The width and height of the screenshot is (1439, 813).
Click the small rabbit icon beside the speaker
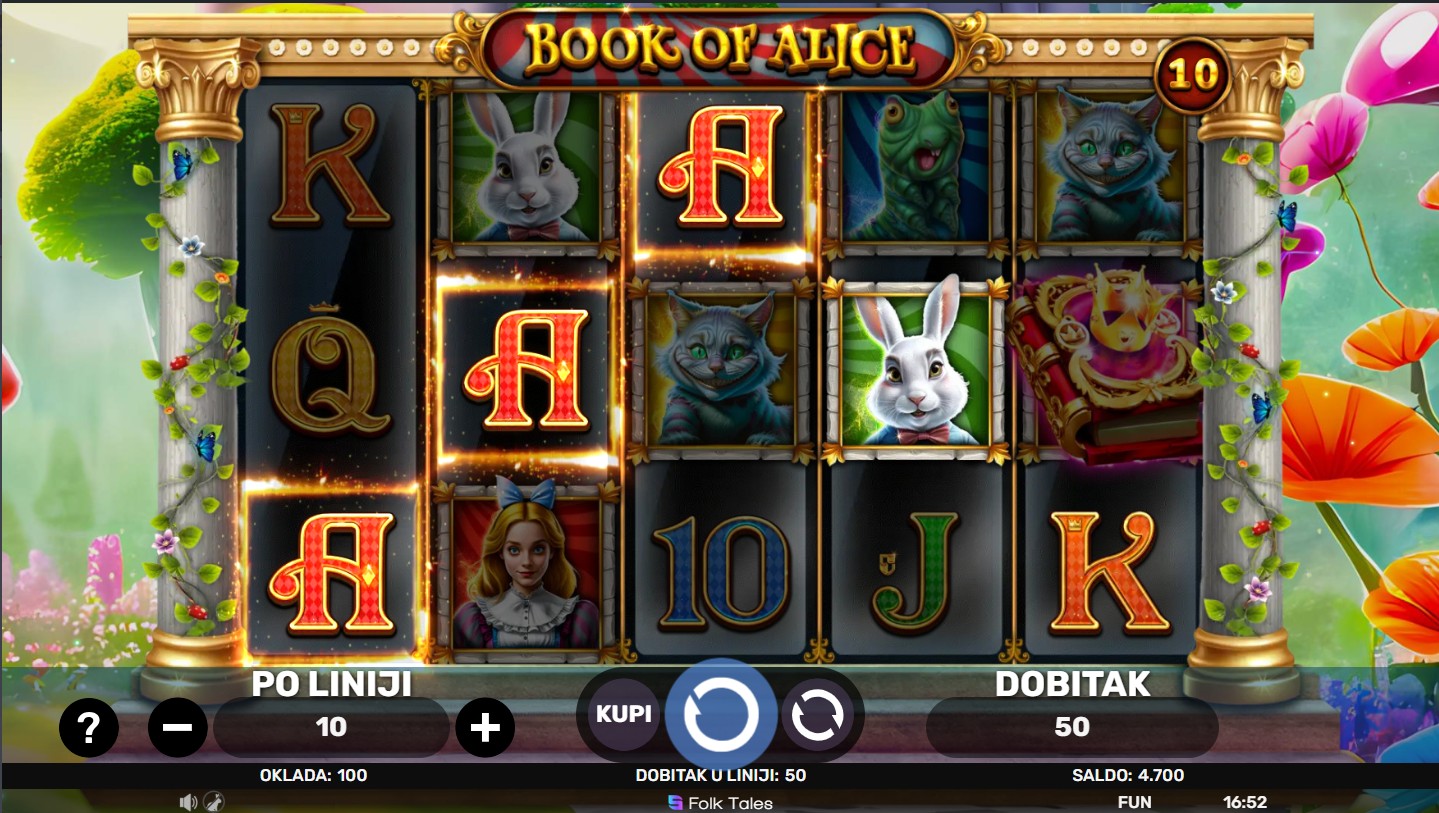(x=213, y=802)
